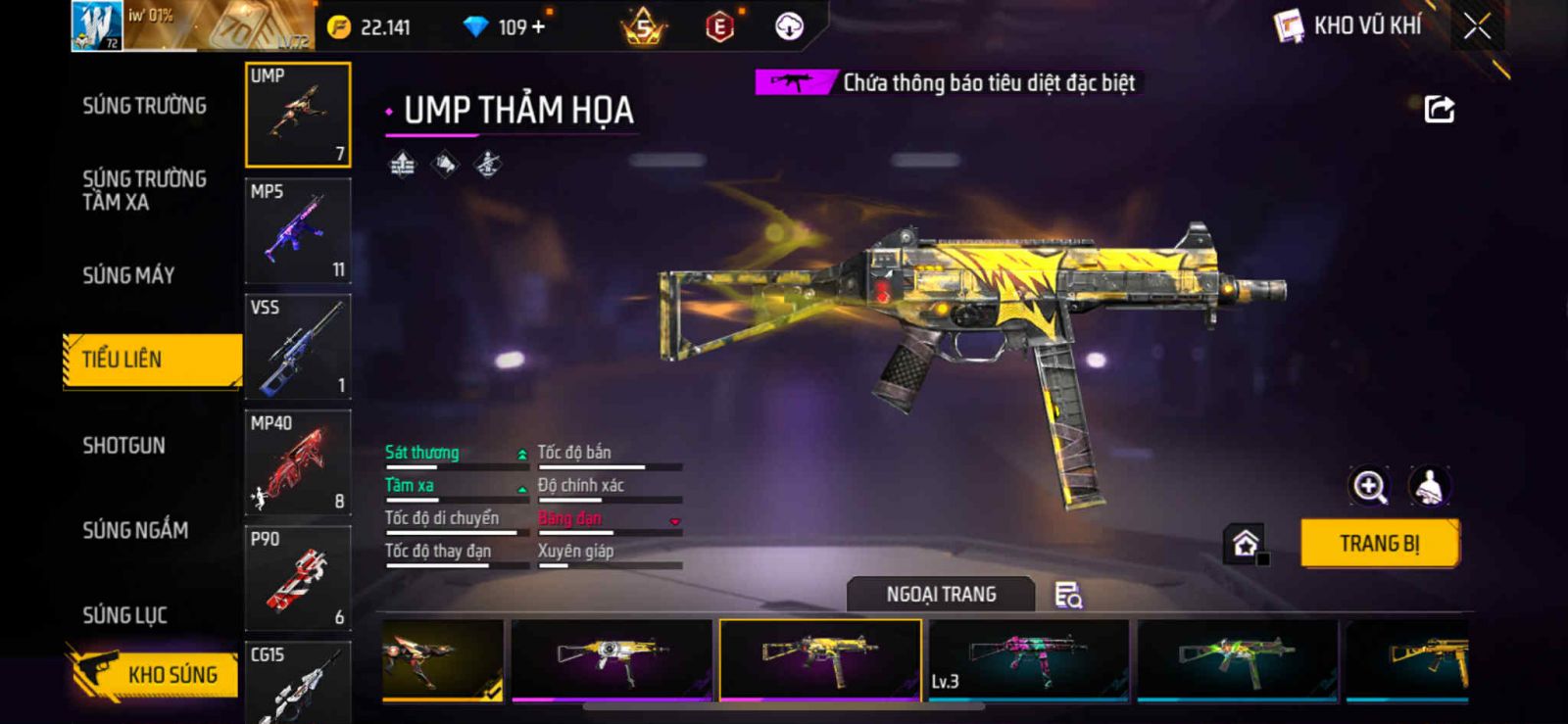1568x724 pixels.
Task: Pick the P90 weapon tile
Action: point(298,578)
